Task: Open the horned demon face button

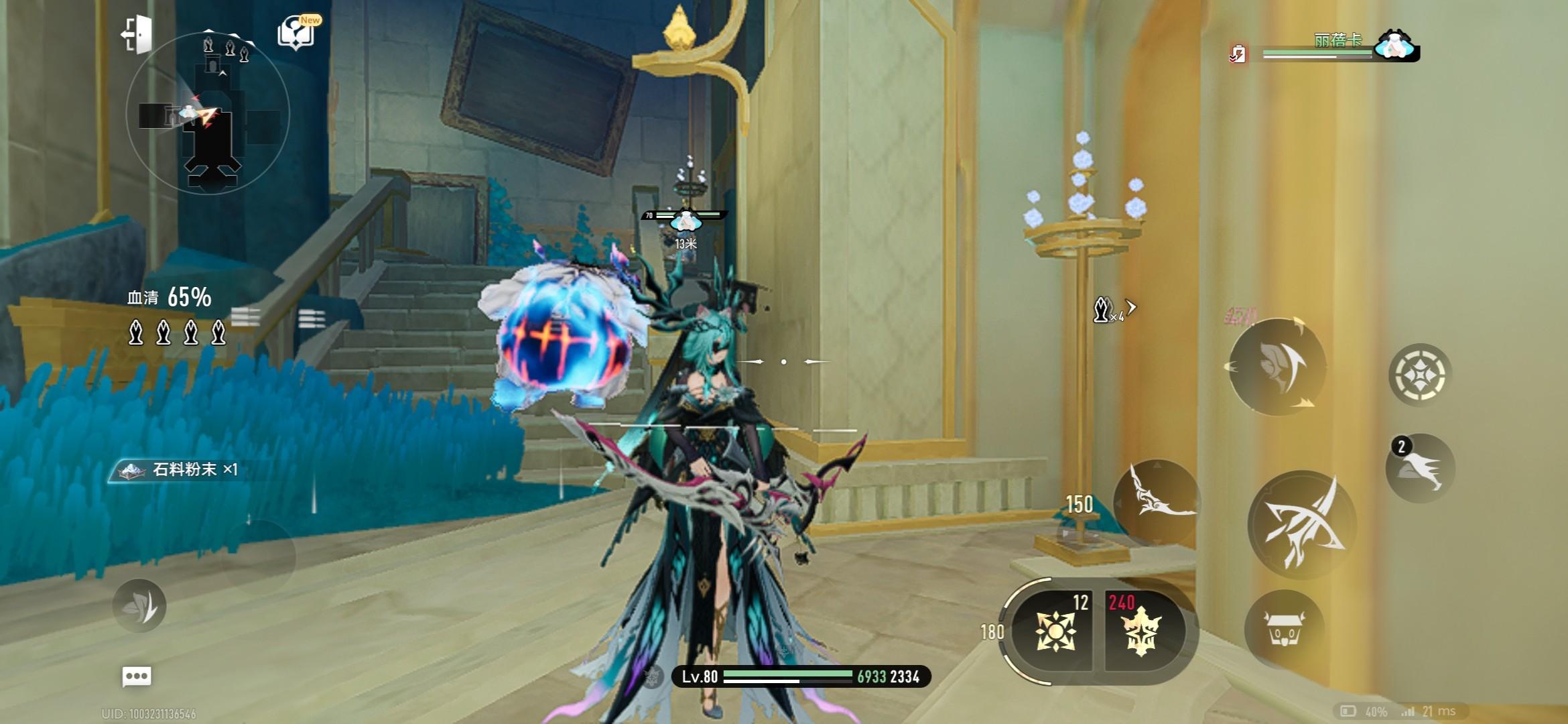Action: (1284, 629)
